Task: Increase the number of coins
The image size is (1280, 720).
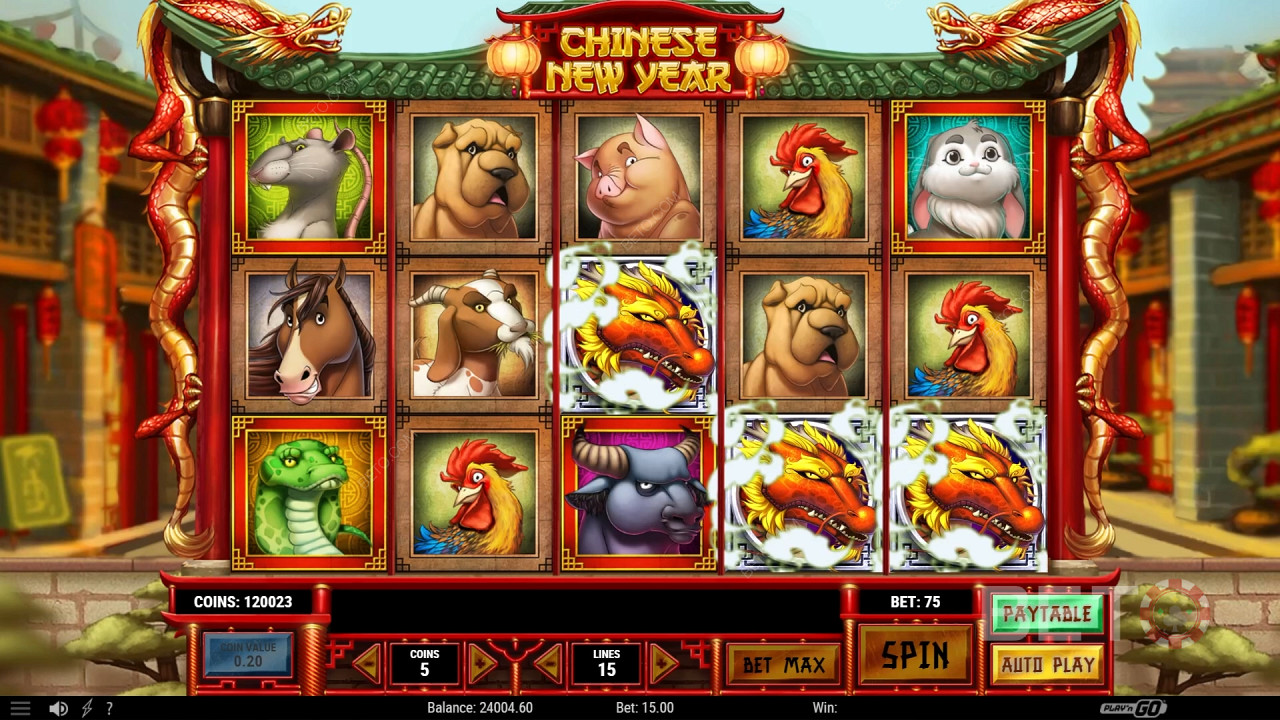Action: [x=482, y=664]
